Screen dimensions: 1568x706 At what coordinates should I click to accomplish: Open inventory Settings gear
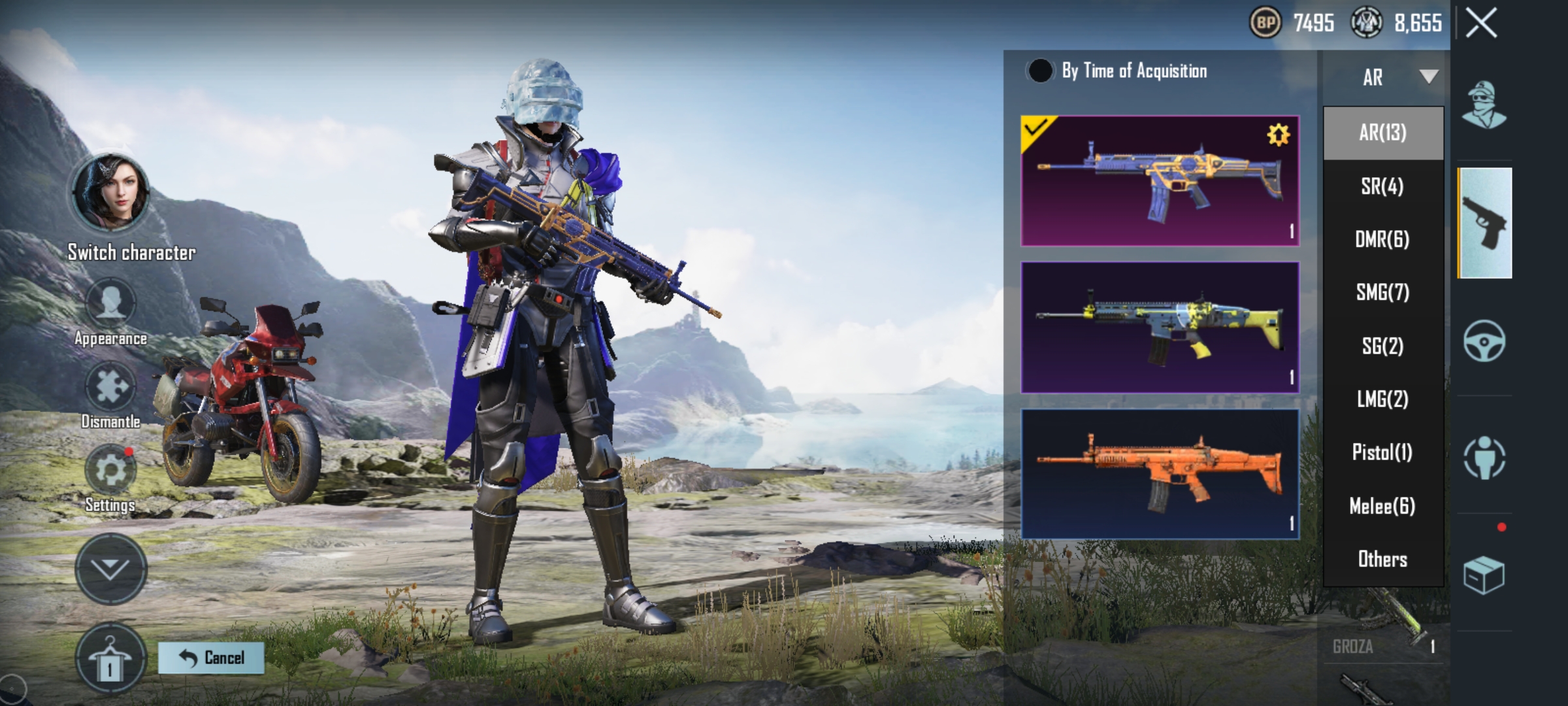coord(110,472)
